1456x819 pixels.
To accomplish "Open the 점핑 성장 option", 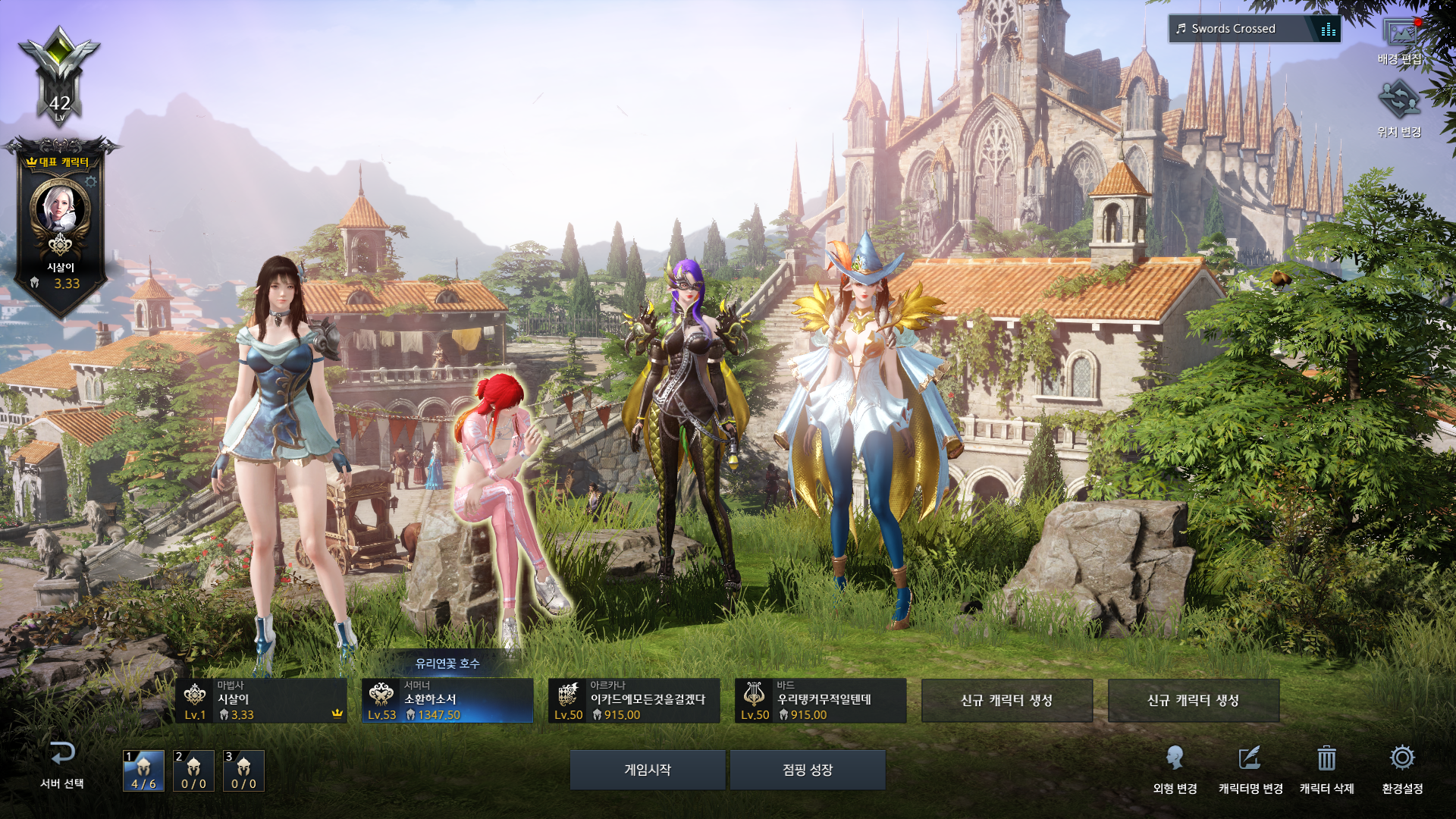I will (808, 770).
